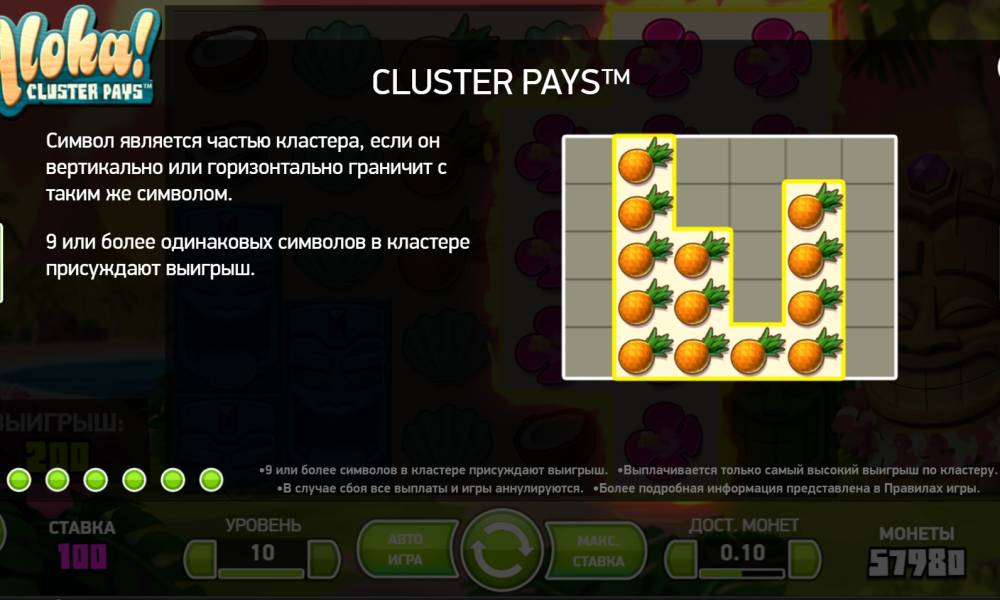This screenshot has height=600, width=1000.
Task: Select the first green paytable page dot
Action: pos(18,481)
